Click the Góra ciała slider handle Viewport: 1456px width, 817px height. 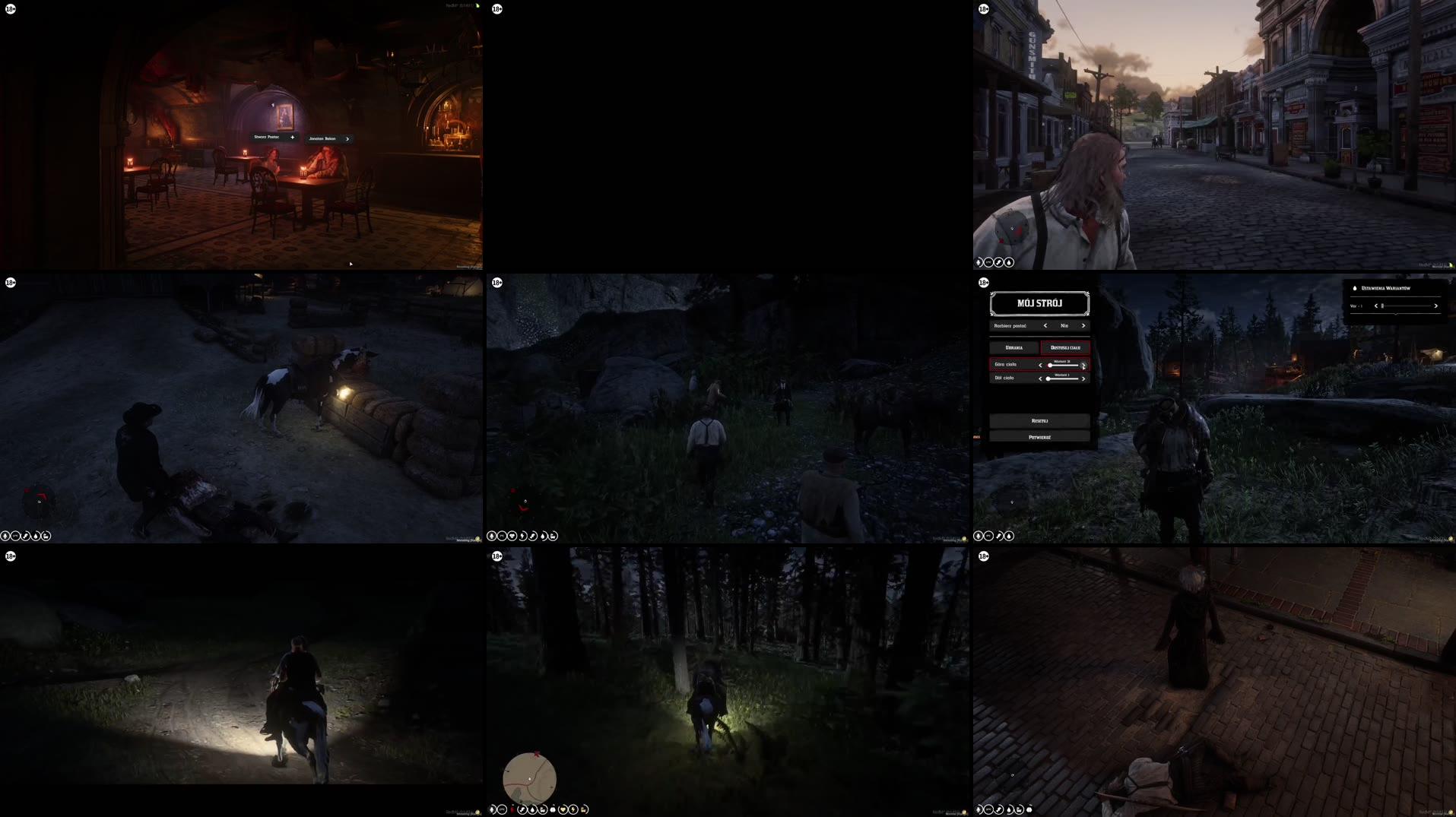click(x=1050, y=366)
